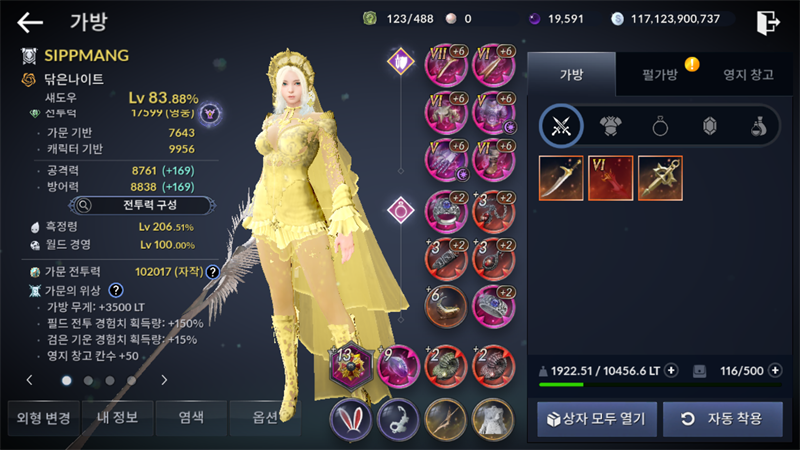Toggle the bunny ears costume icon
Image resolution: width=800 pixels, height=450 pixels.
coord(351,418)
